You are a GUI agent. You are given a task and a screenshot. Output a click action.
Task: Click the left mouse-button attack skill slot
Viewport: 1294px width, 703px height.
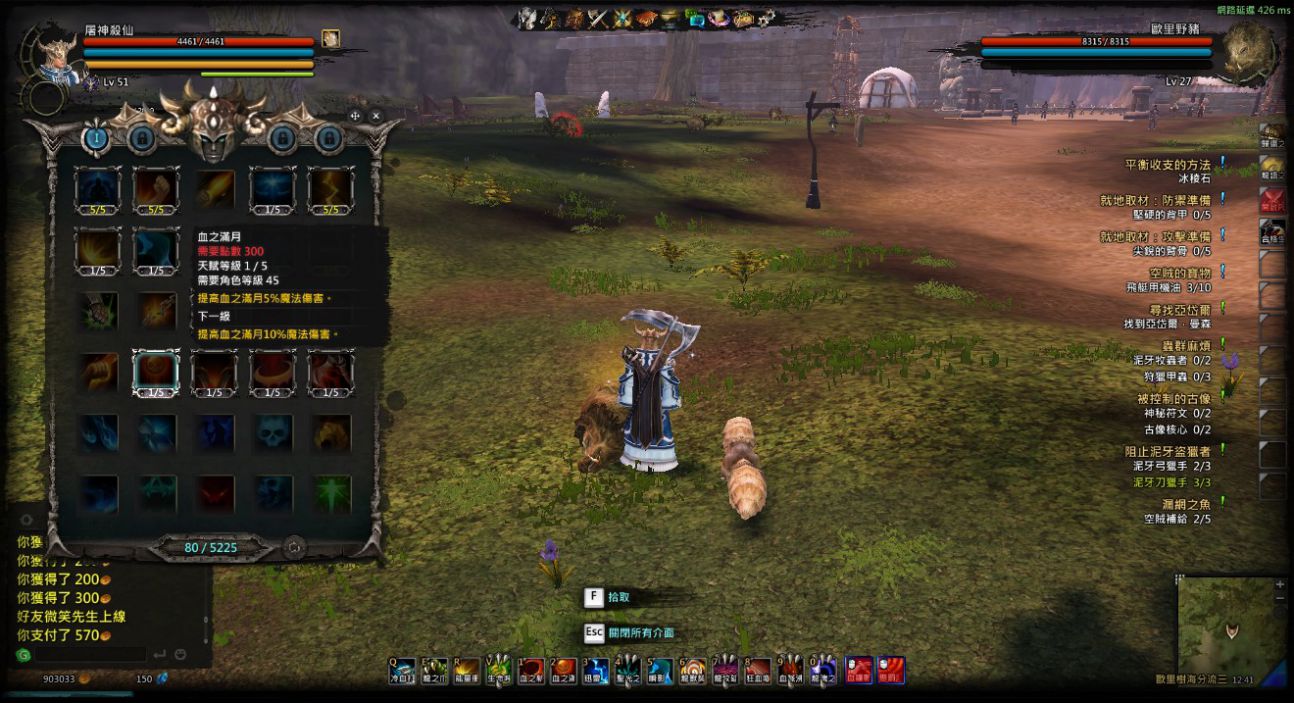click(858, 670)
